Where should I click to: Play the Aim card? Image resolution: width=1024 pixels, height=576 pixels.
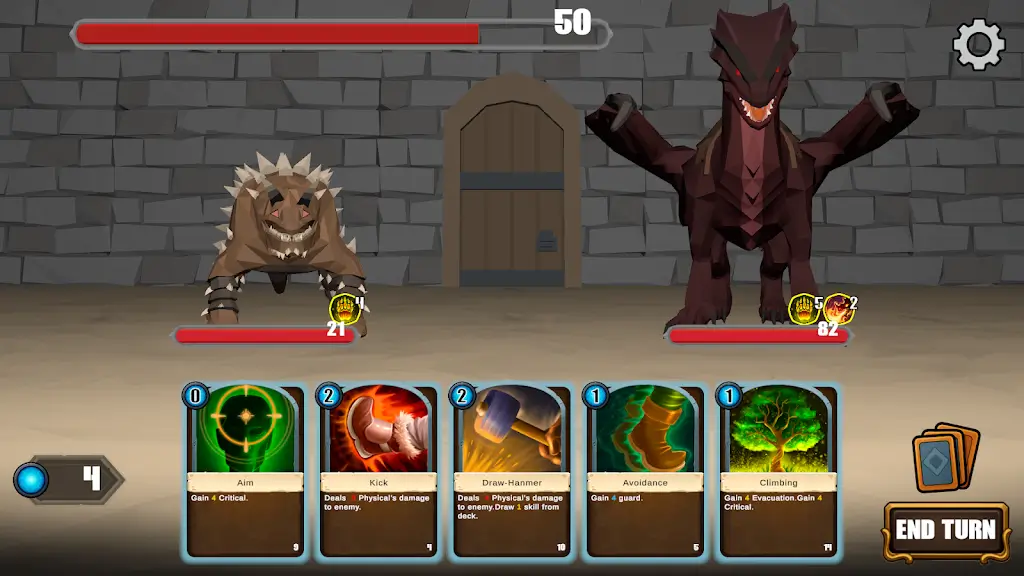[x=245, y=470]
